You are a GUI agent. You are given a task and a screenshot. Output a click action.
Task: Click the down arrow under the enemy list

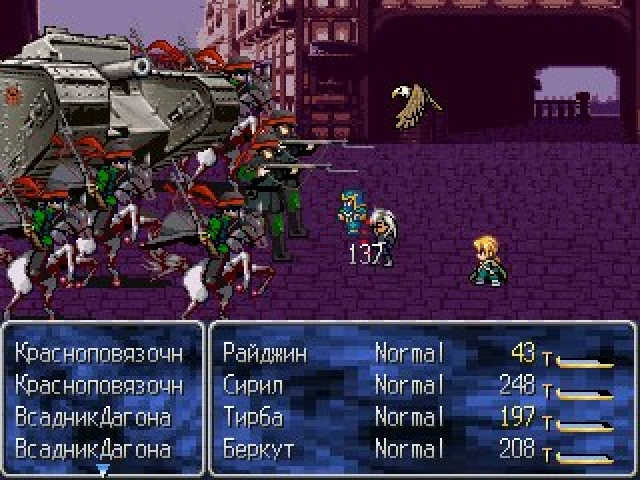tap(102, 468)
